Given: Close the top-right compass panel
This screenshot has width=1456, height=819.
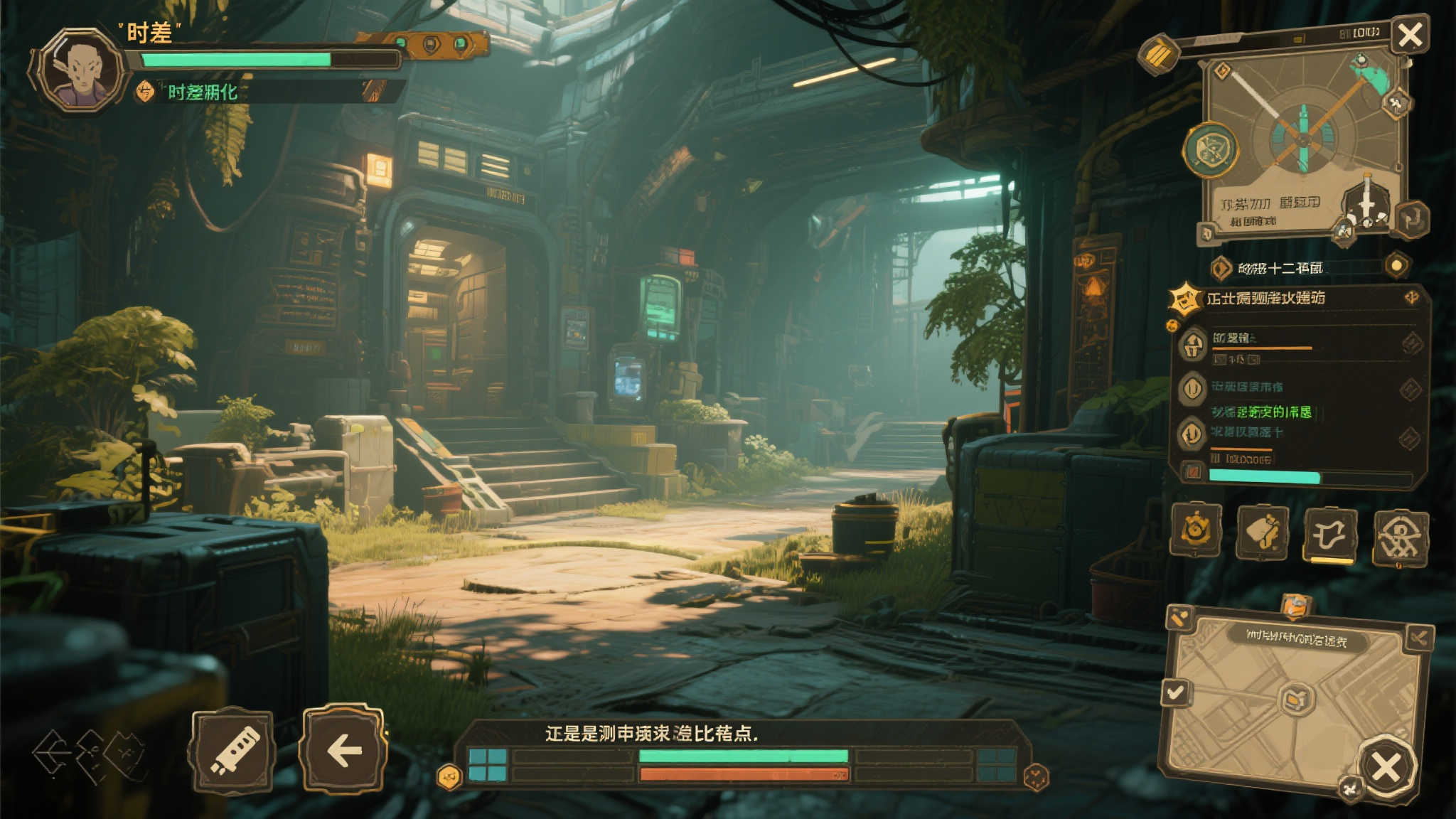Looking at the screenshot, I should tap(1410, 34).
